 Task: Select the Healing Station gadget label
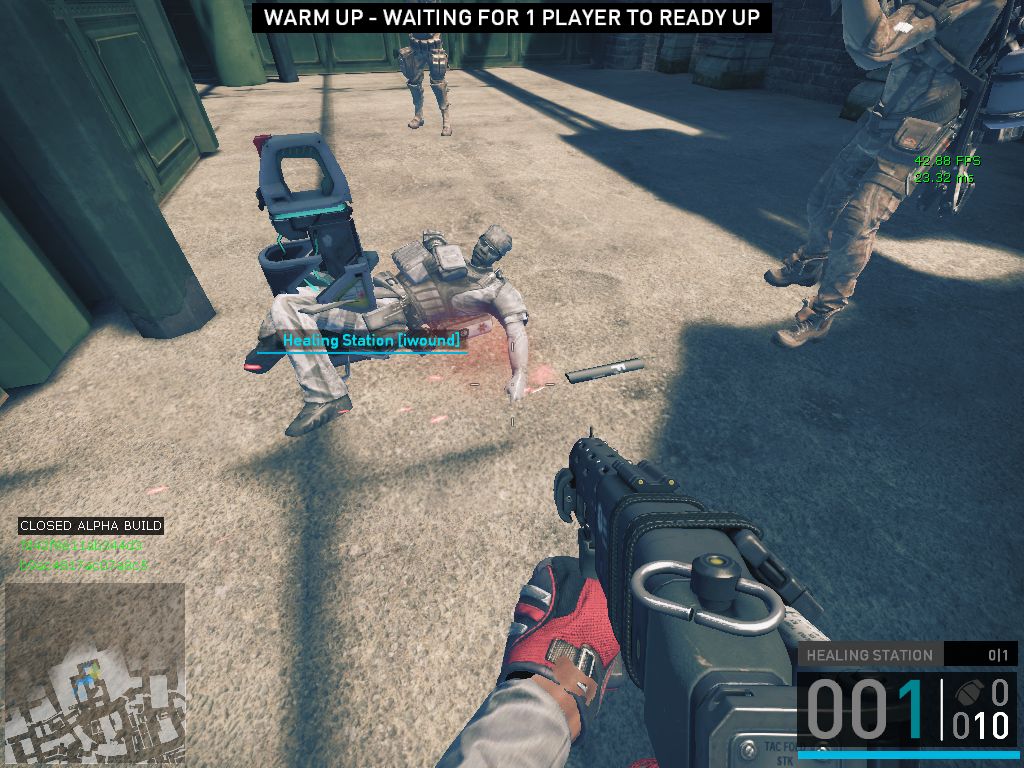point(869,655)
